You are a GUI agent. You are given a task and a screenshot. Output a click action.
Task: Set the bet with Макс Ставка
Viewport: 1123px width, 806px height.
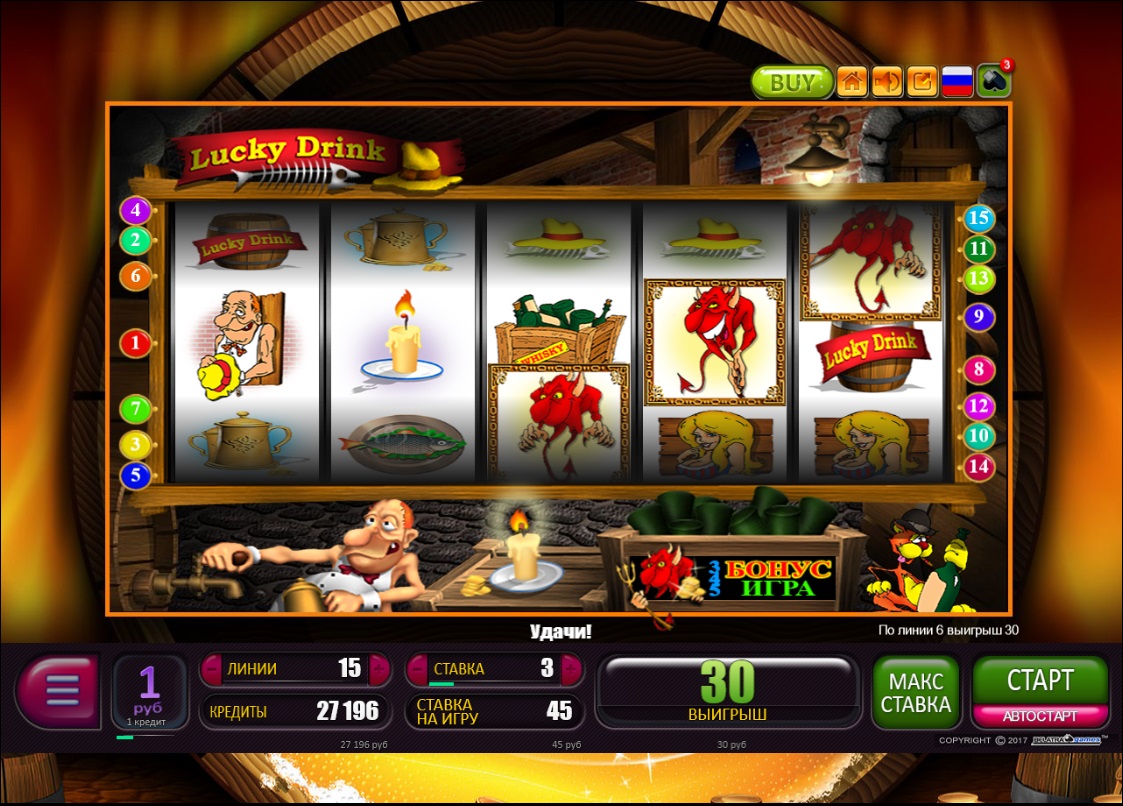[x=915, y=692]
